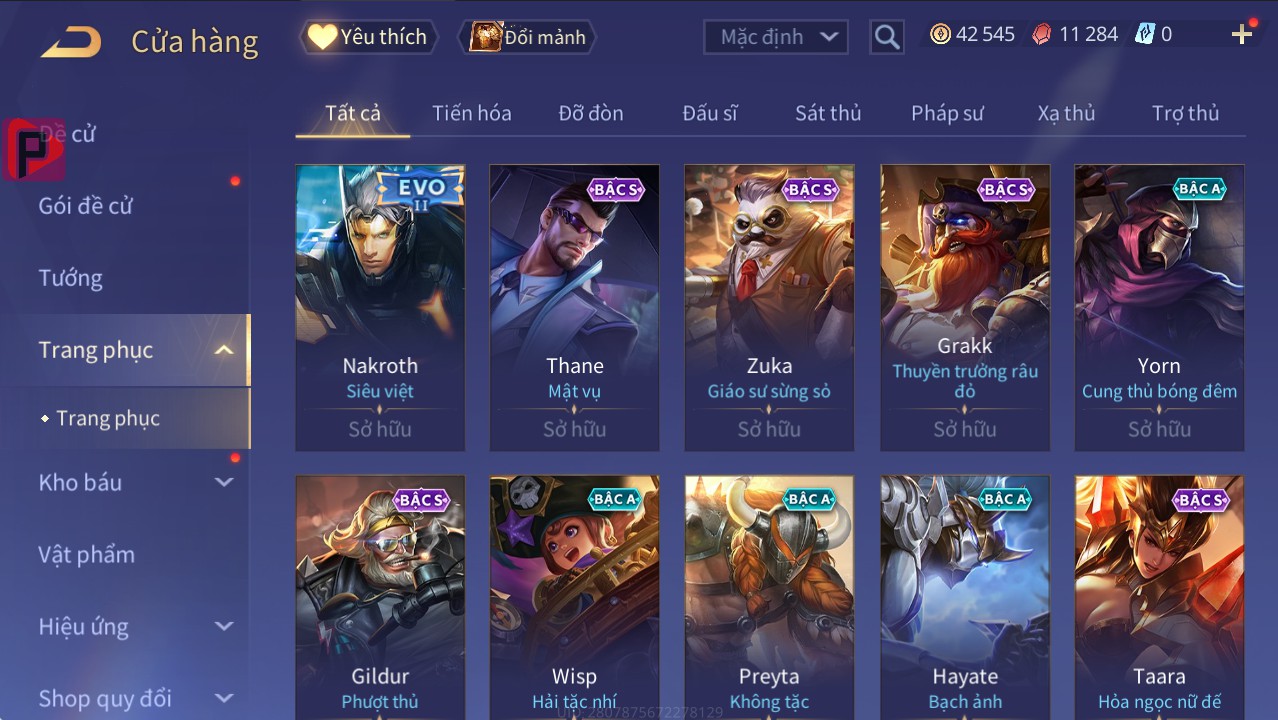1278x720 pixels.
Task: View the Yorn Cung thủ bóng đêm skin
Action: [1159, 307]
